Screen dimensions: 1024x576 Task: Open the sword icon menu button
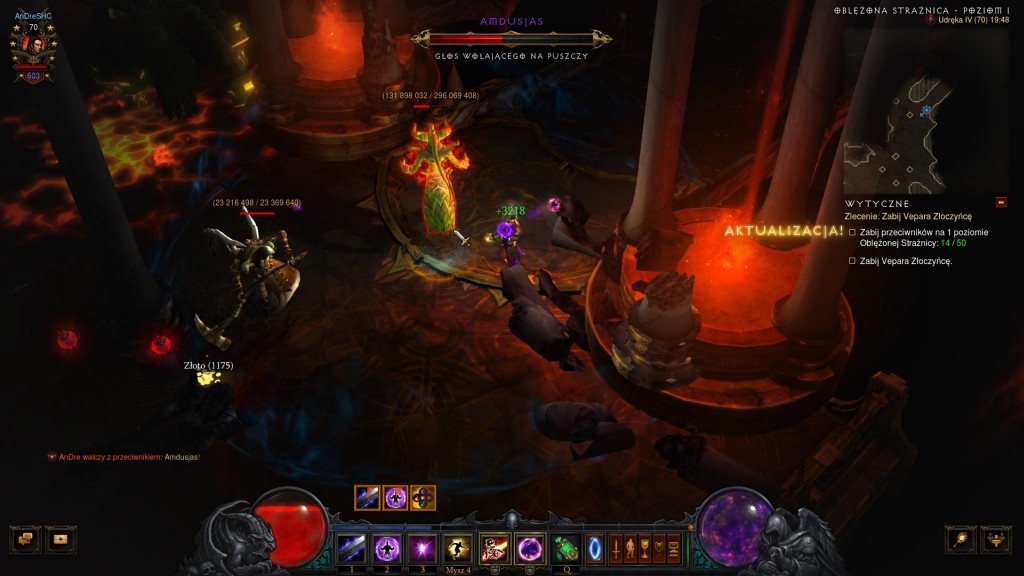[x=616, y=548]
